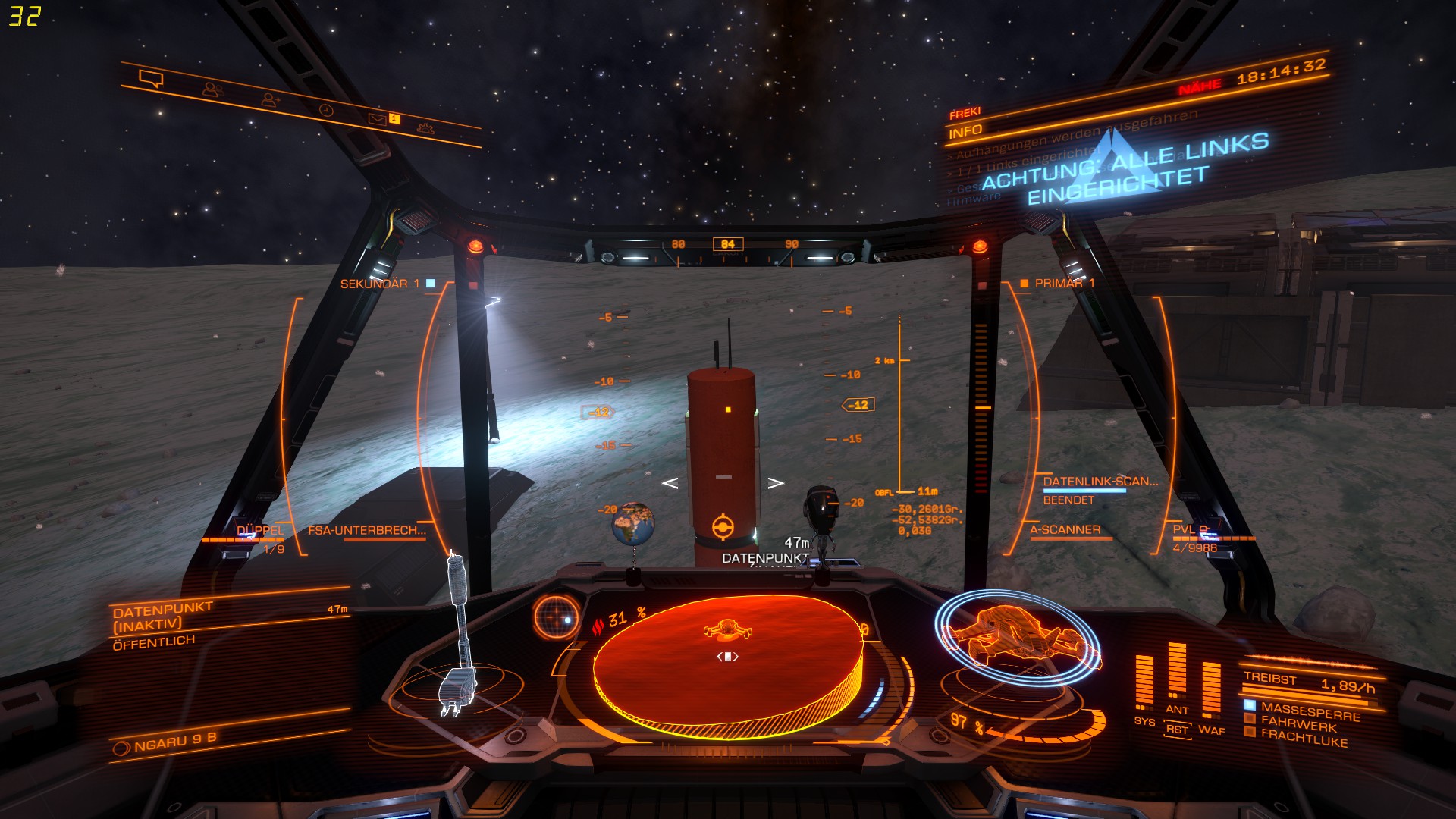The image size is (1456, 819).
Task: Select the INFO panel header
Action: 965,132
